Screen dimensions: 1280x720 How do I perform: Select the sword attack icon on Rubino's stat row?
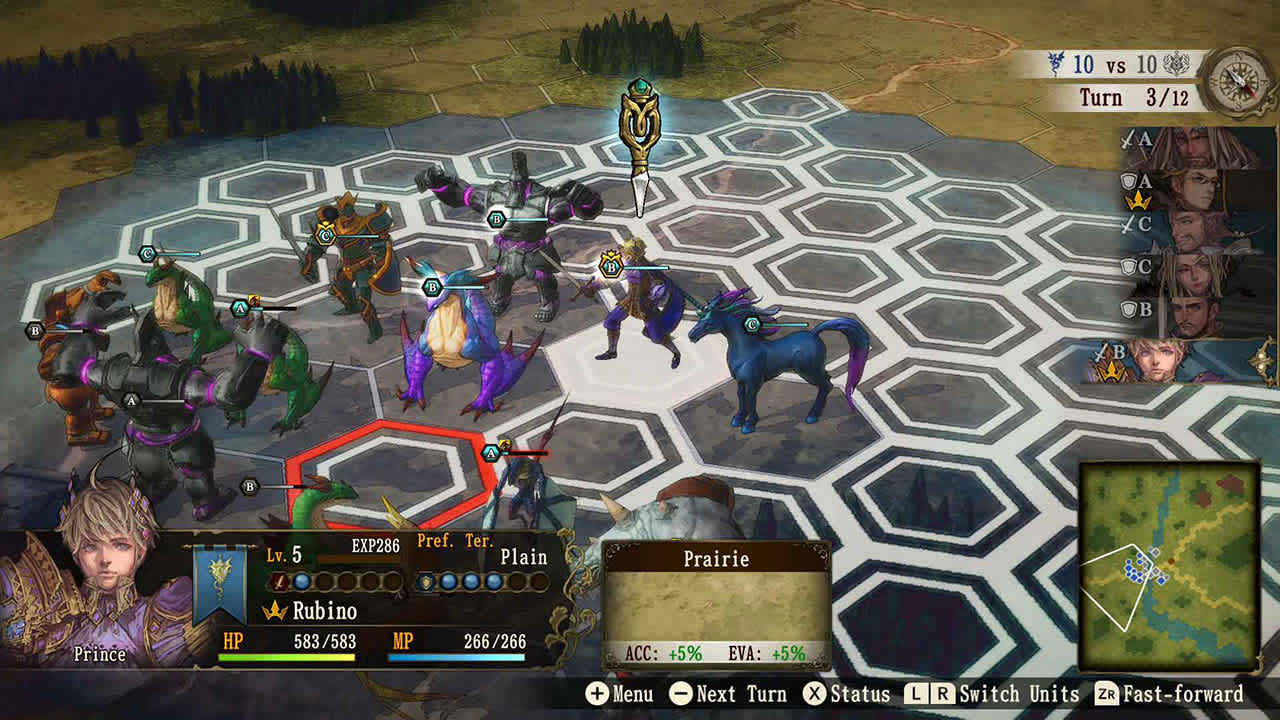278,583
